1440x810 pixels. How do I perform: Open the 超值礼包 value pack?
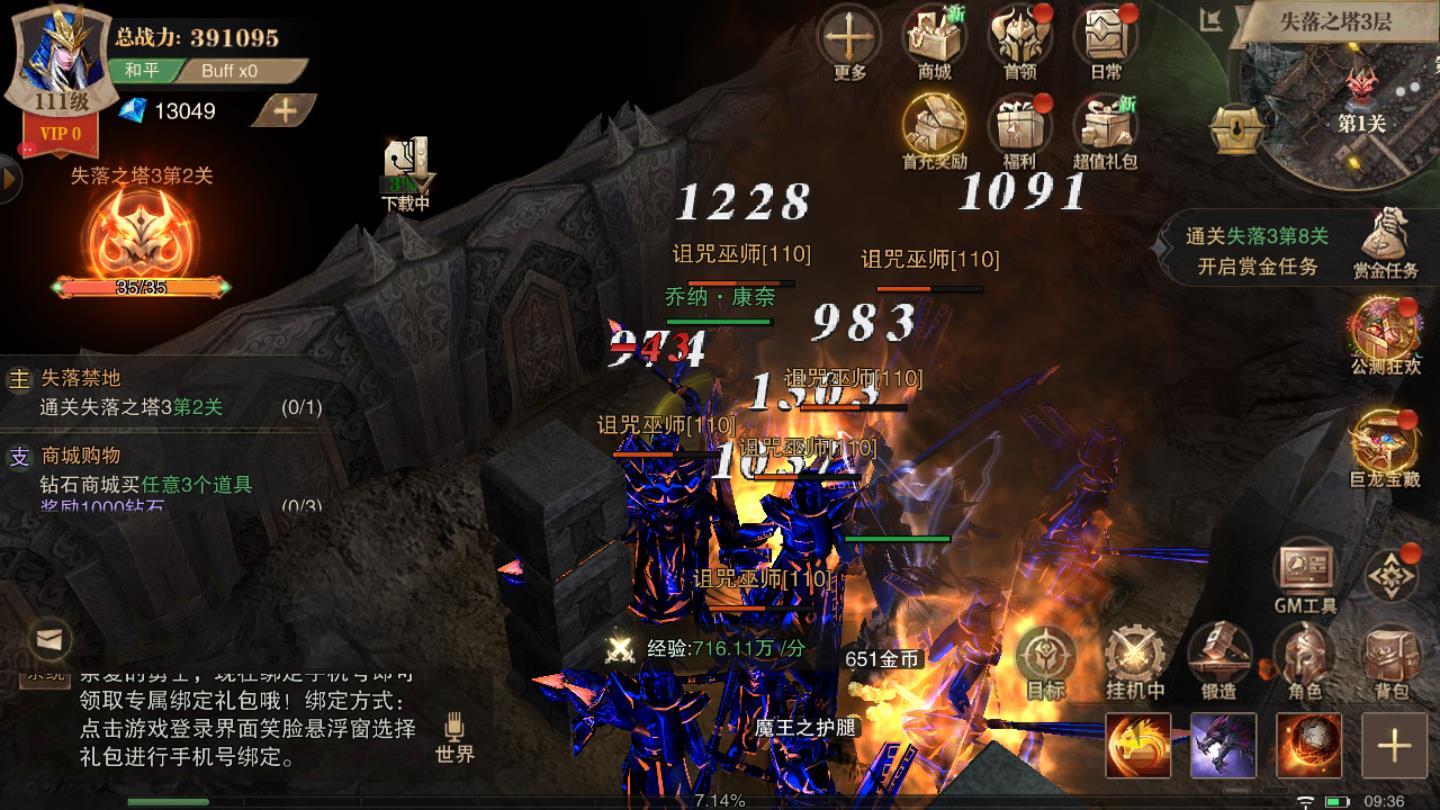(x=1105, y=126)
